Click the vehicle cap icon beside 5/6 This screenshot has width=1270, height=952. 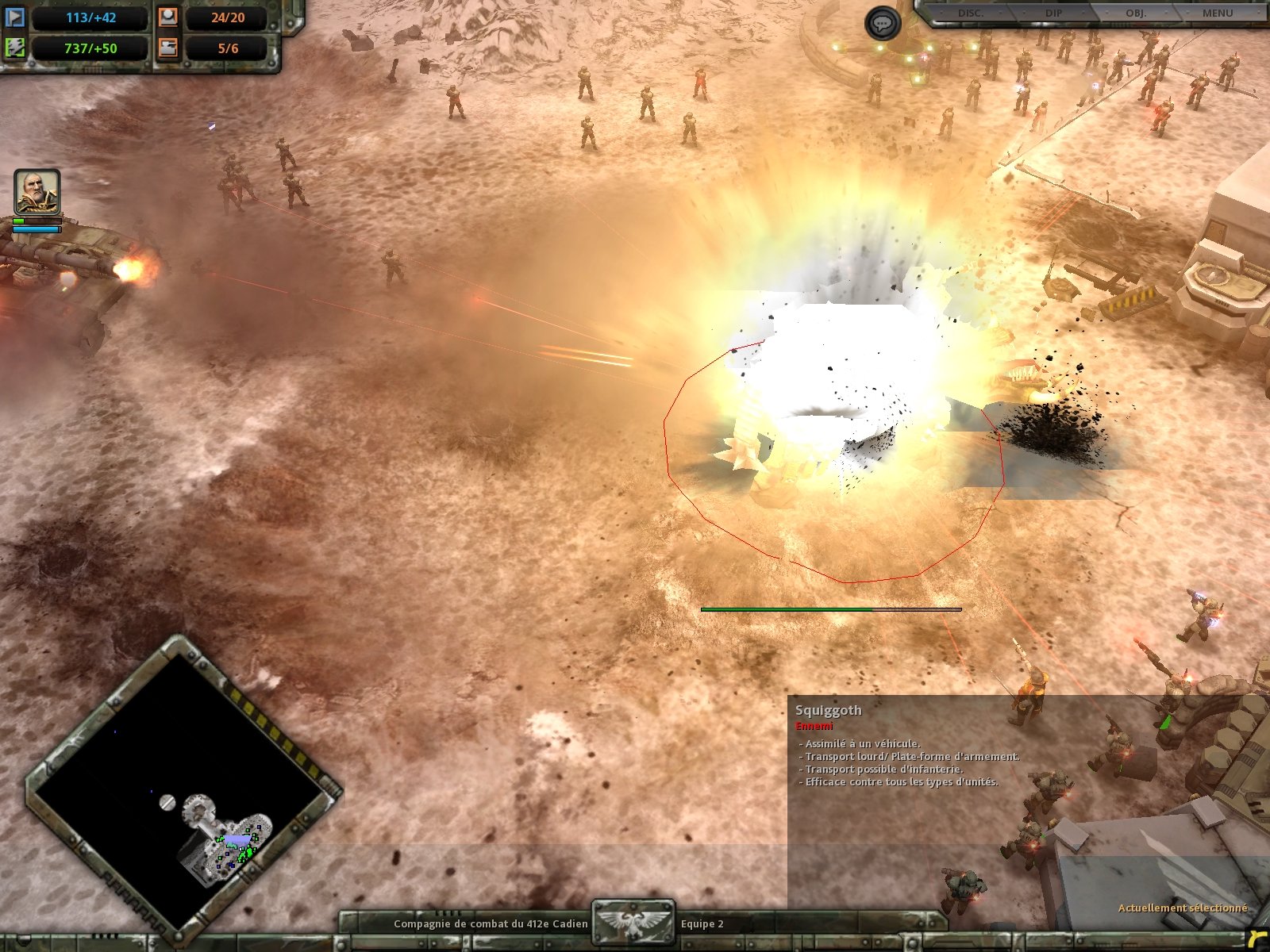tap(167, 50)
